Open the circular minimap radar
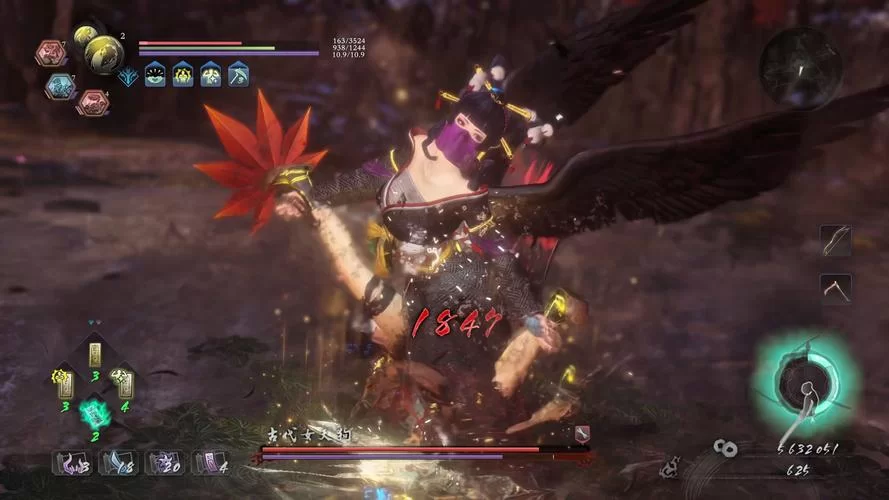This screenshot has height=500, width=889. click(x=799, y=67)
